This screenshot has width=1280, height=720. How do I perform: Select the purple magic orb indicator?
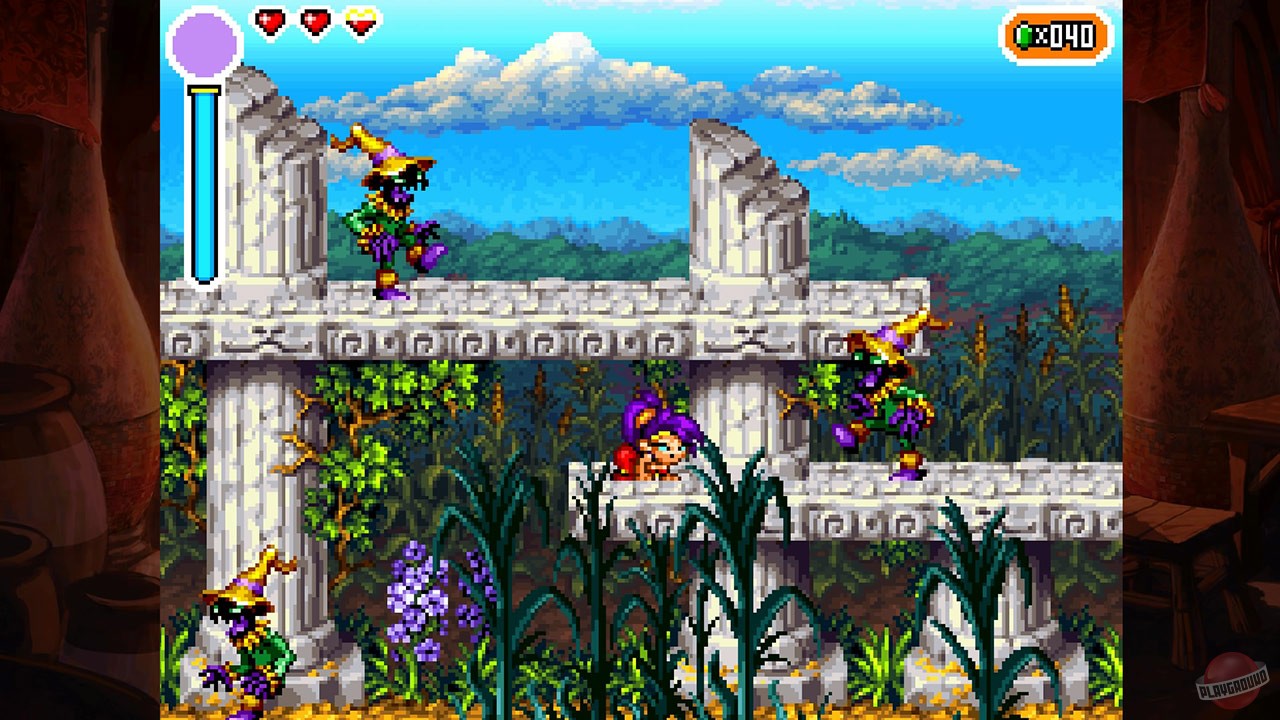tap(205, 44)
